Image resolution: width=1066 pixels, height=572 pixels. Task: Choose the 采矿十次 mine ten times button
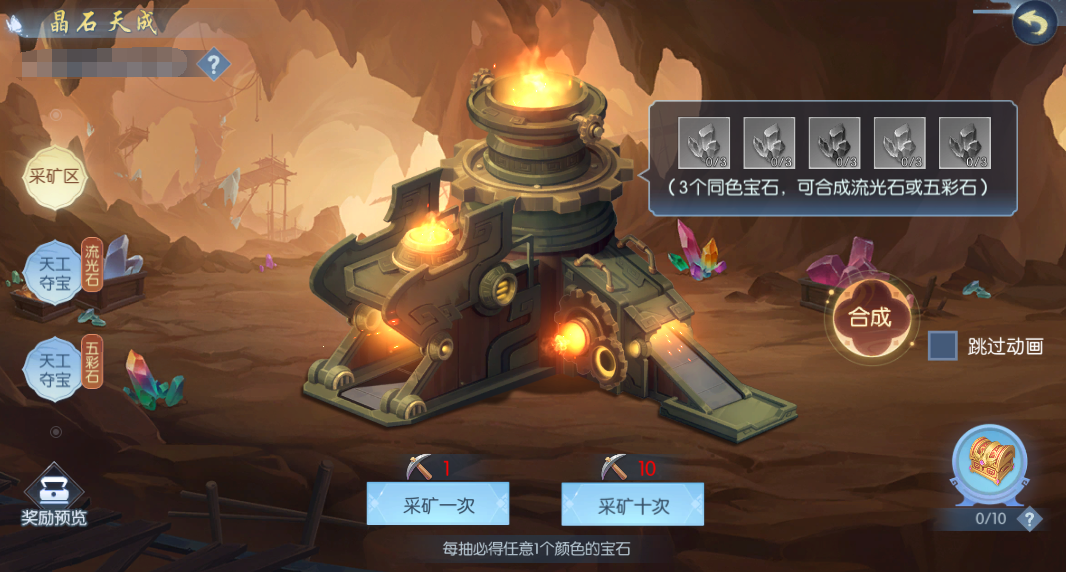[x=632, y=504]
